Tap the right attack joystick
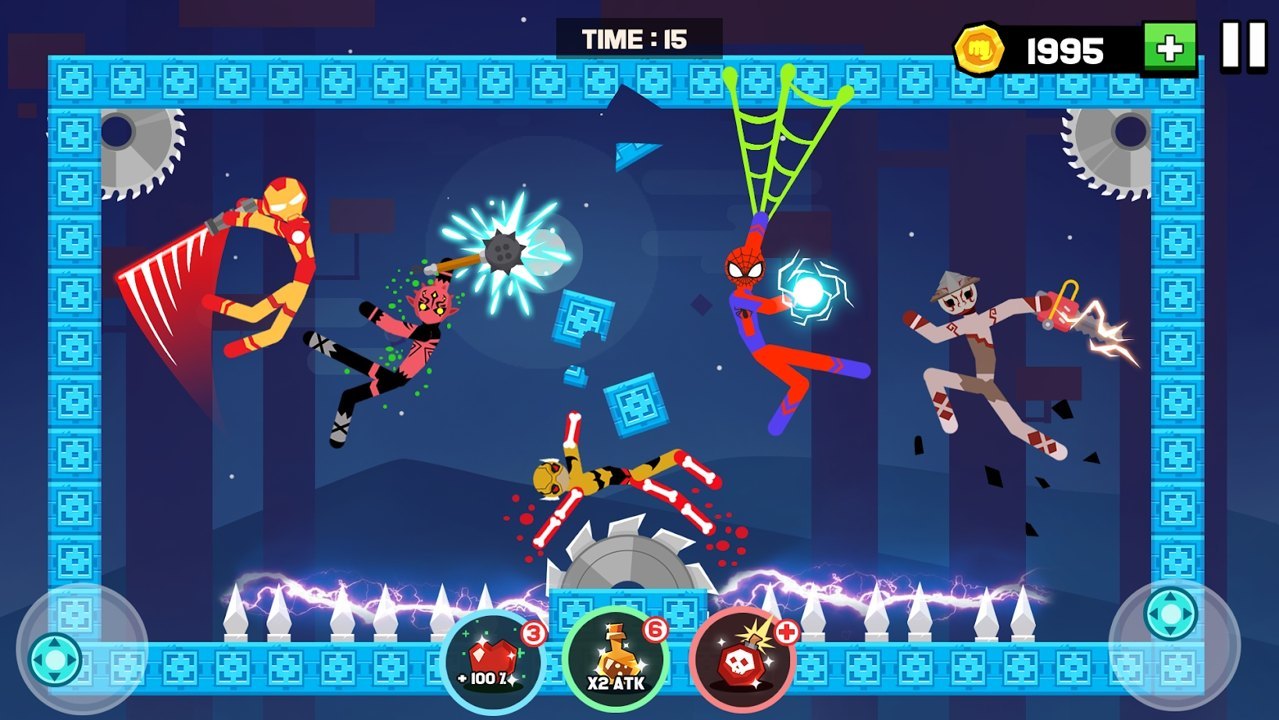 pyautogui.click(x=1169, y=612)
